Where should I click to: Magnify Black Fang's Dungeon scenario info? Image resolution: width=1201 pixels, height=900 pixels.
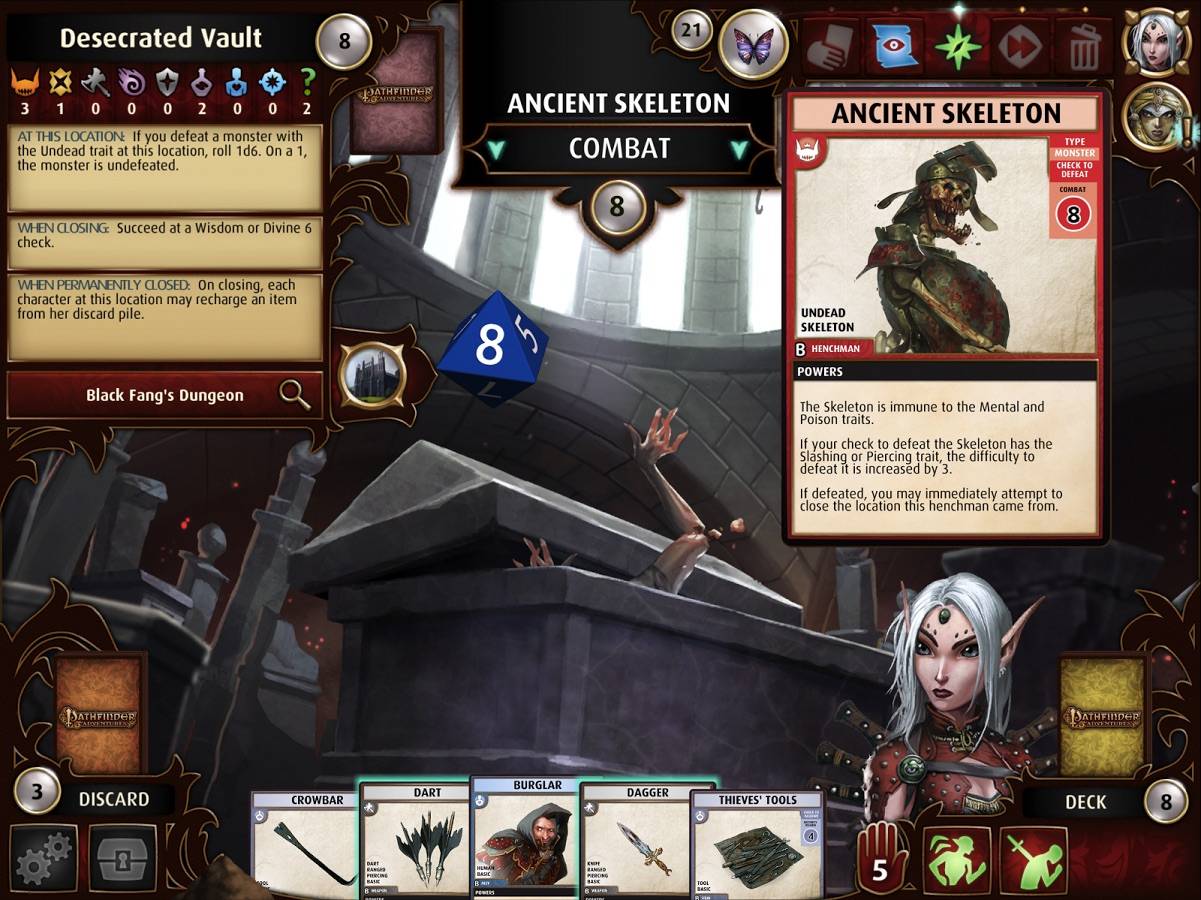[x=295, y=395]
